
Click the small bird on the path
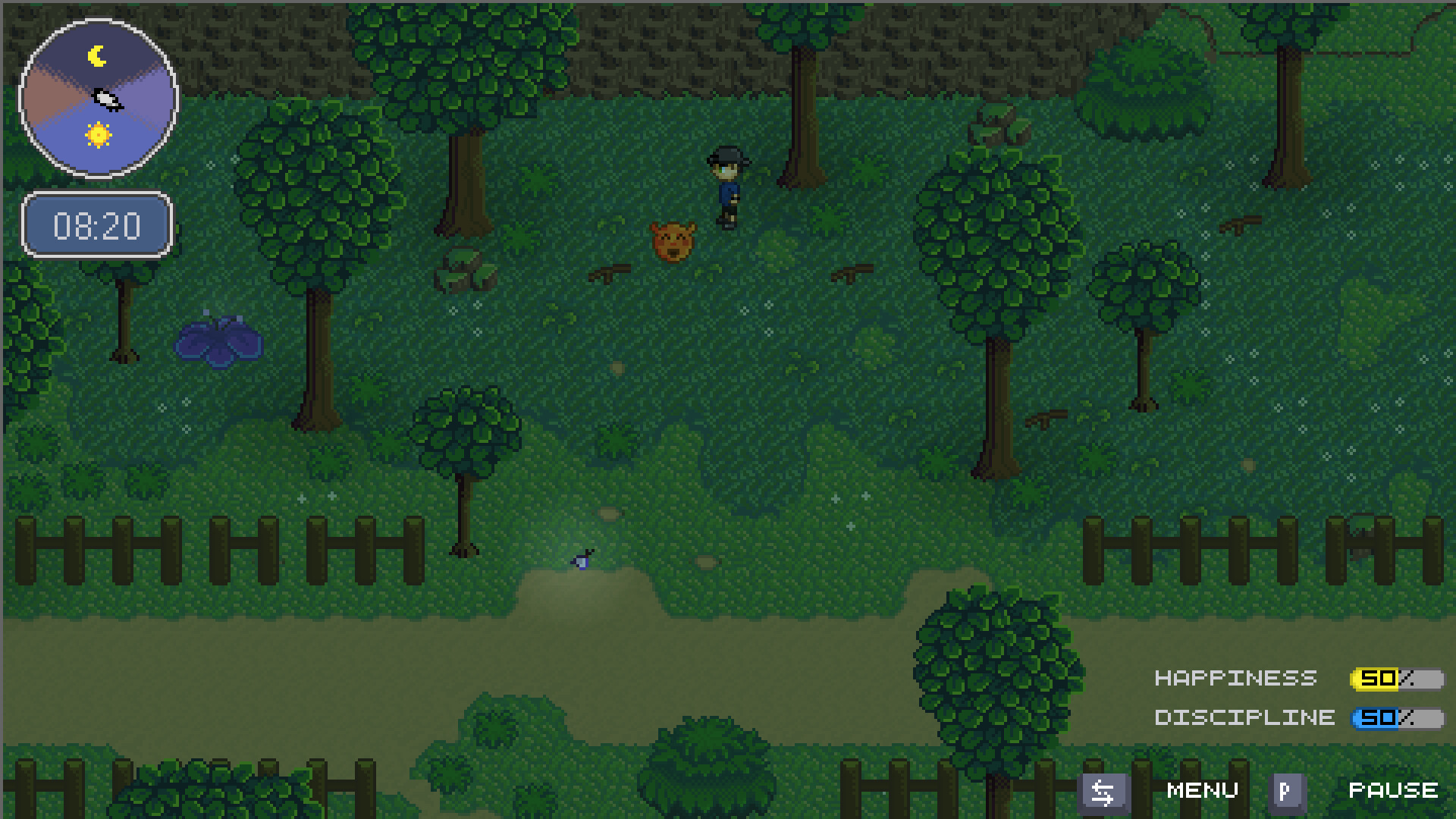point(580,558)
